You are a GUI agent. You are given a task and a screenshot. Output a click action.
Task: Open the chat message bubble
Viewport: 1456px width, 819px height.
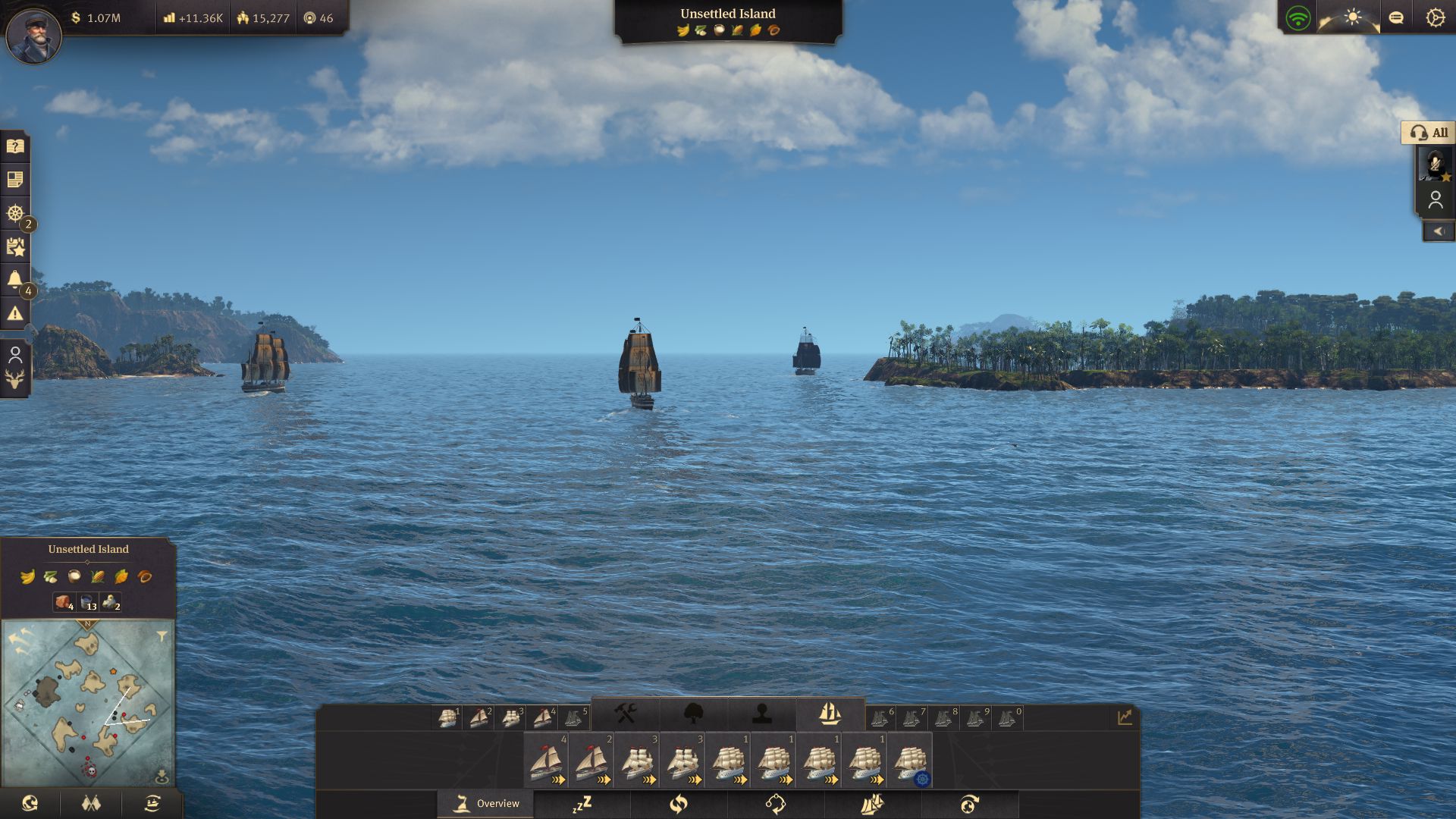pos(1398,17)
